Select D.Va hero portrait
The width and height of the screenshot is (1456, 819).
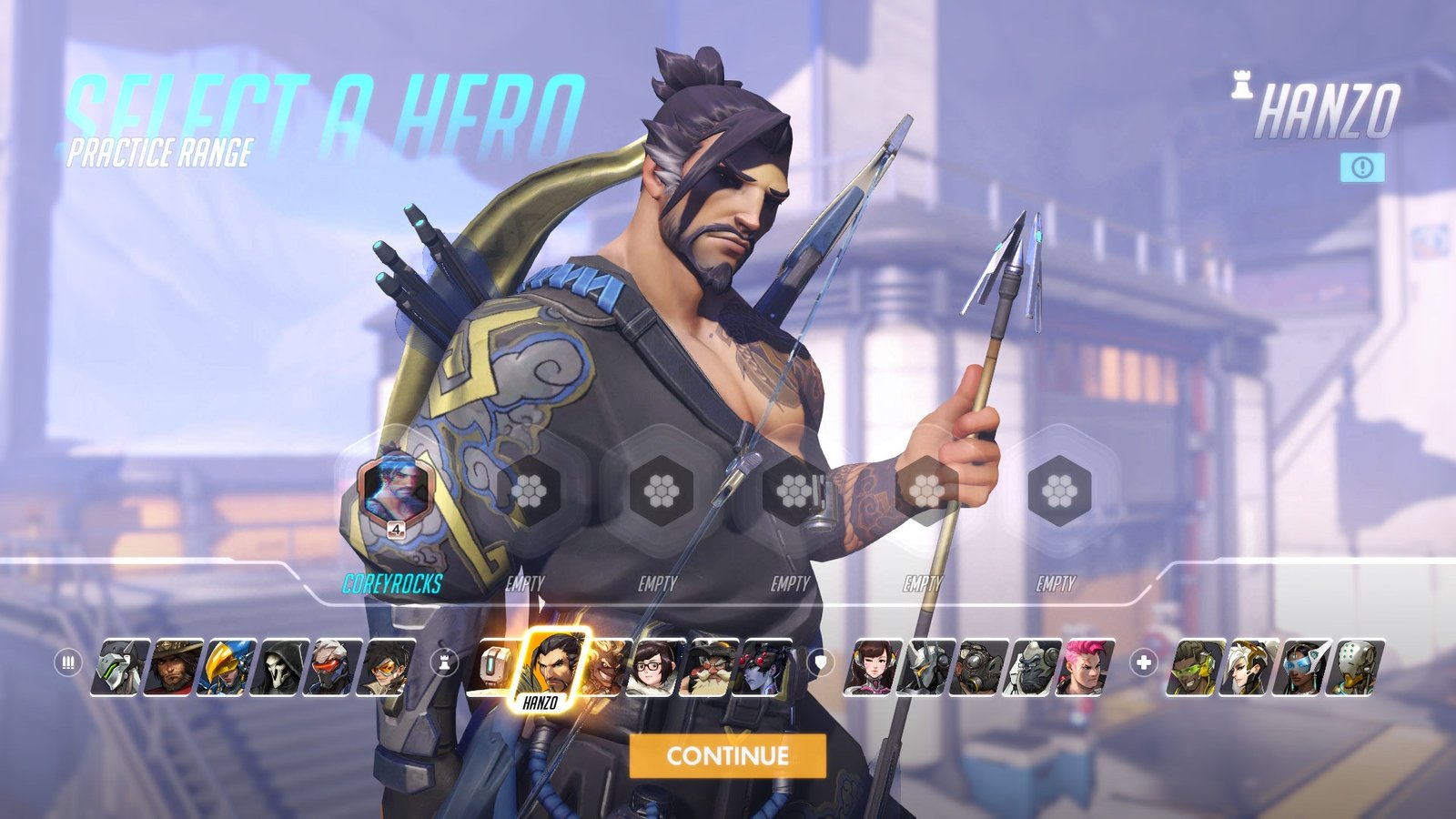click(872, 667)
